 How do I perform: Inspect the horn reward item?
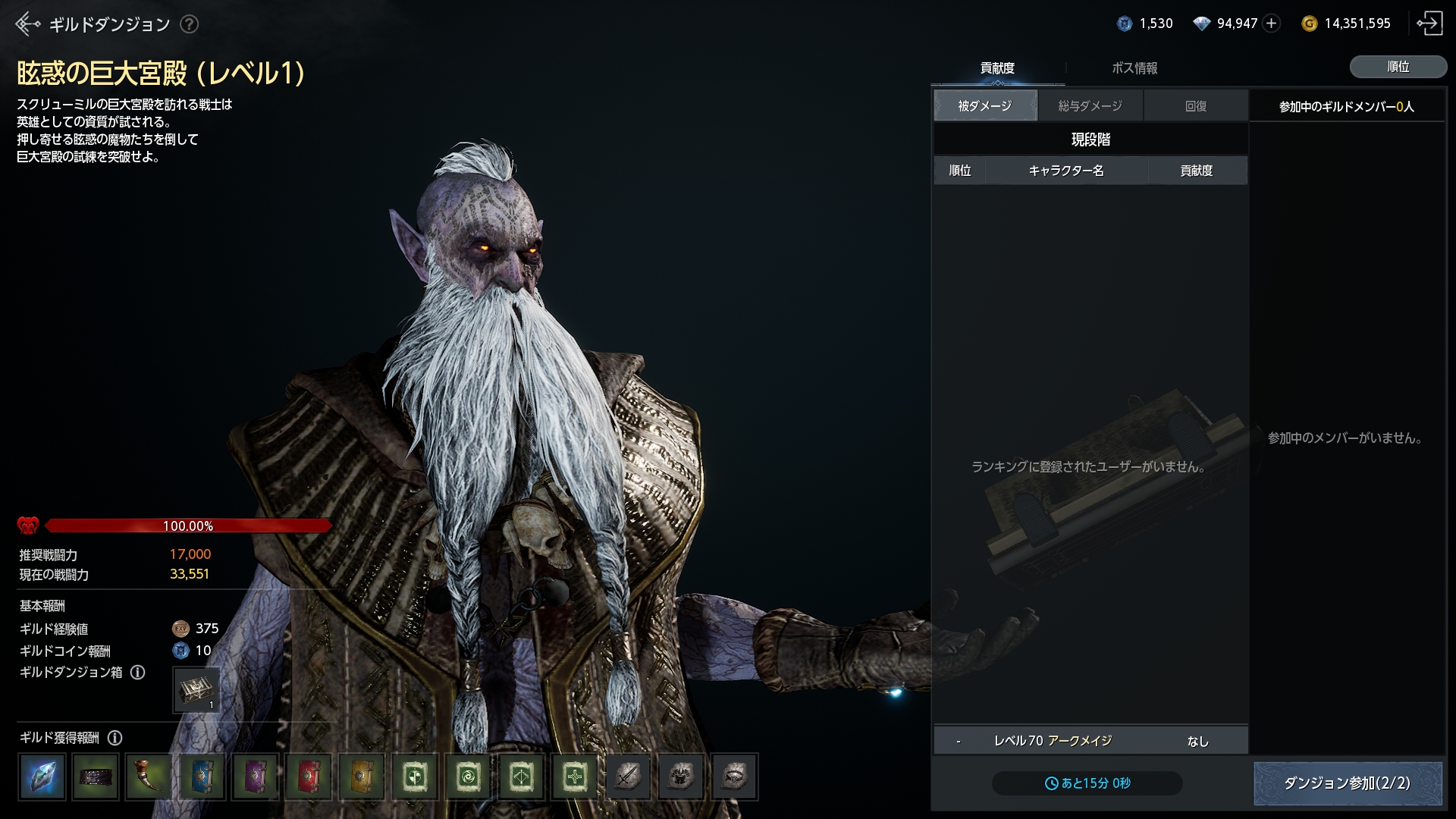[x=149, y=777]
